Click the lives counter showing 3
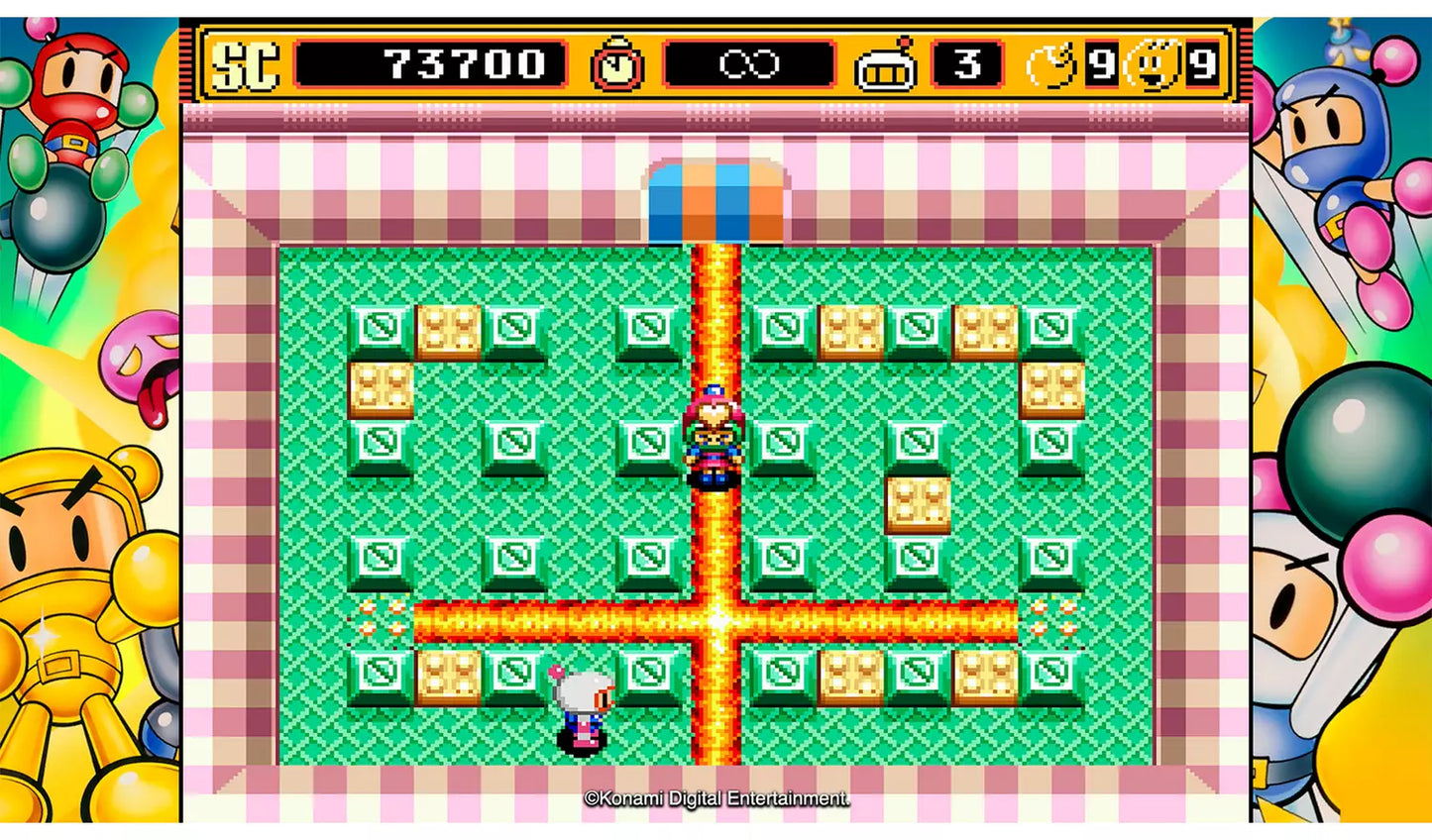 965,63
